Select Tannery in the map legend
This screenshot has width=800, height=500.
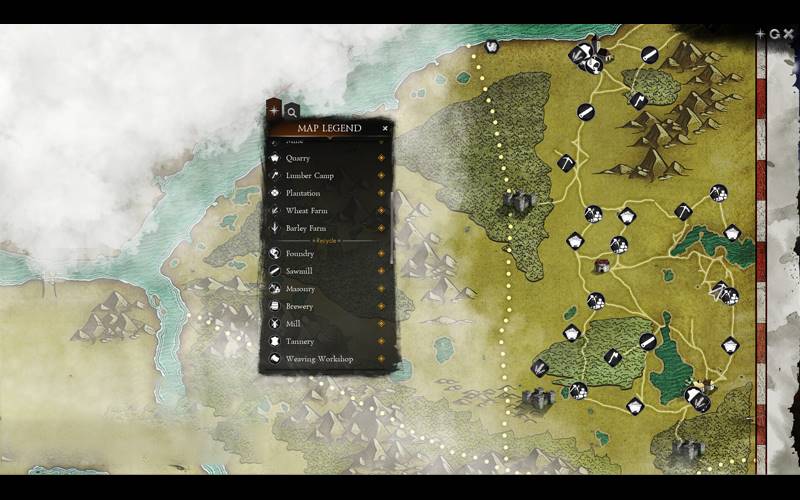[300, 341]
